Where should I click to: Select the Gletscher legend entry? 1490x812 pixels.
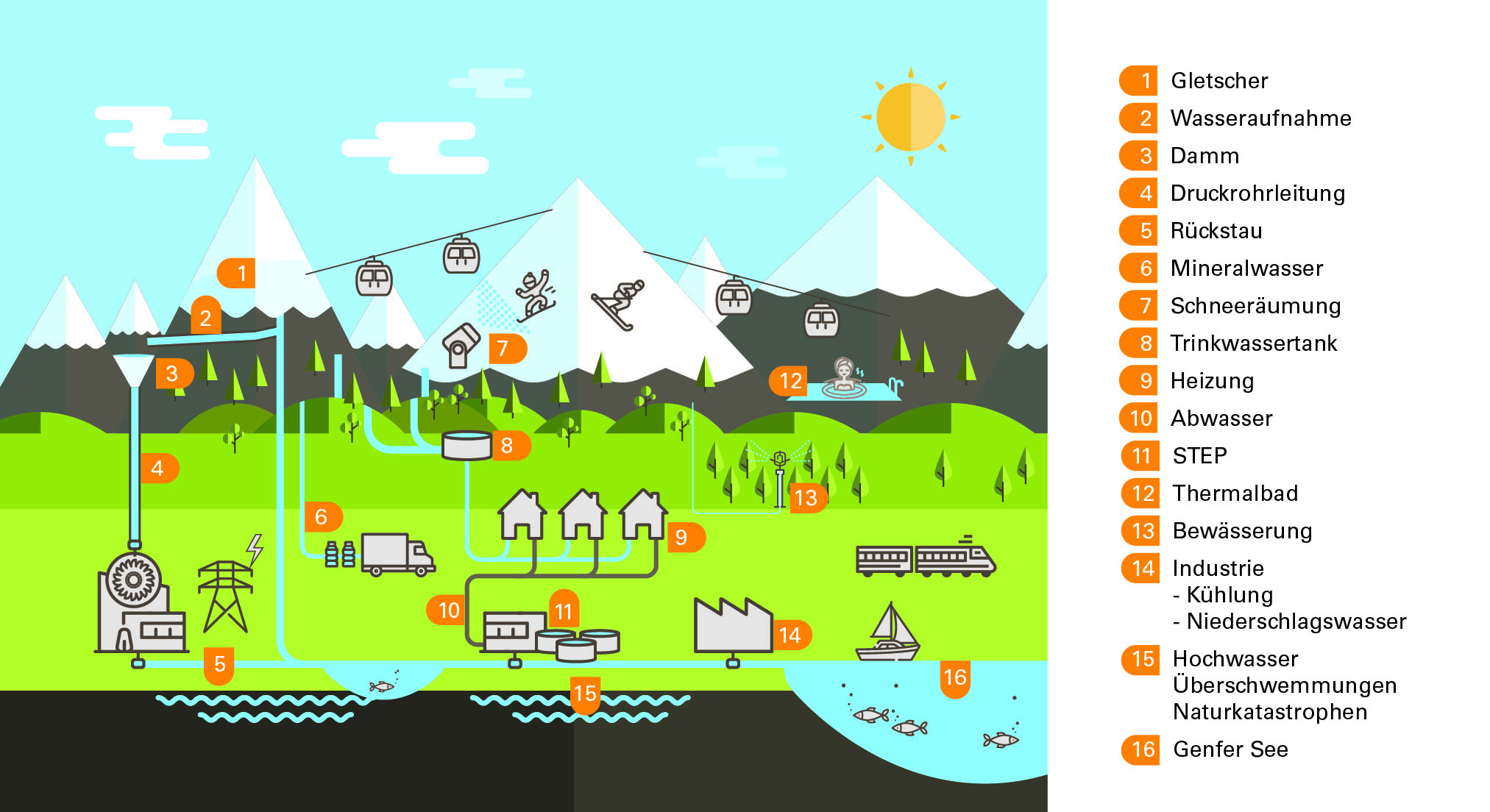[1218, 81]
